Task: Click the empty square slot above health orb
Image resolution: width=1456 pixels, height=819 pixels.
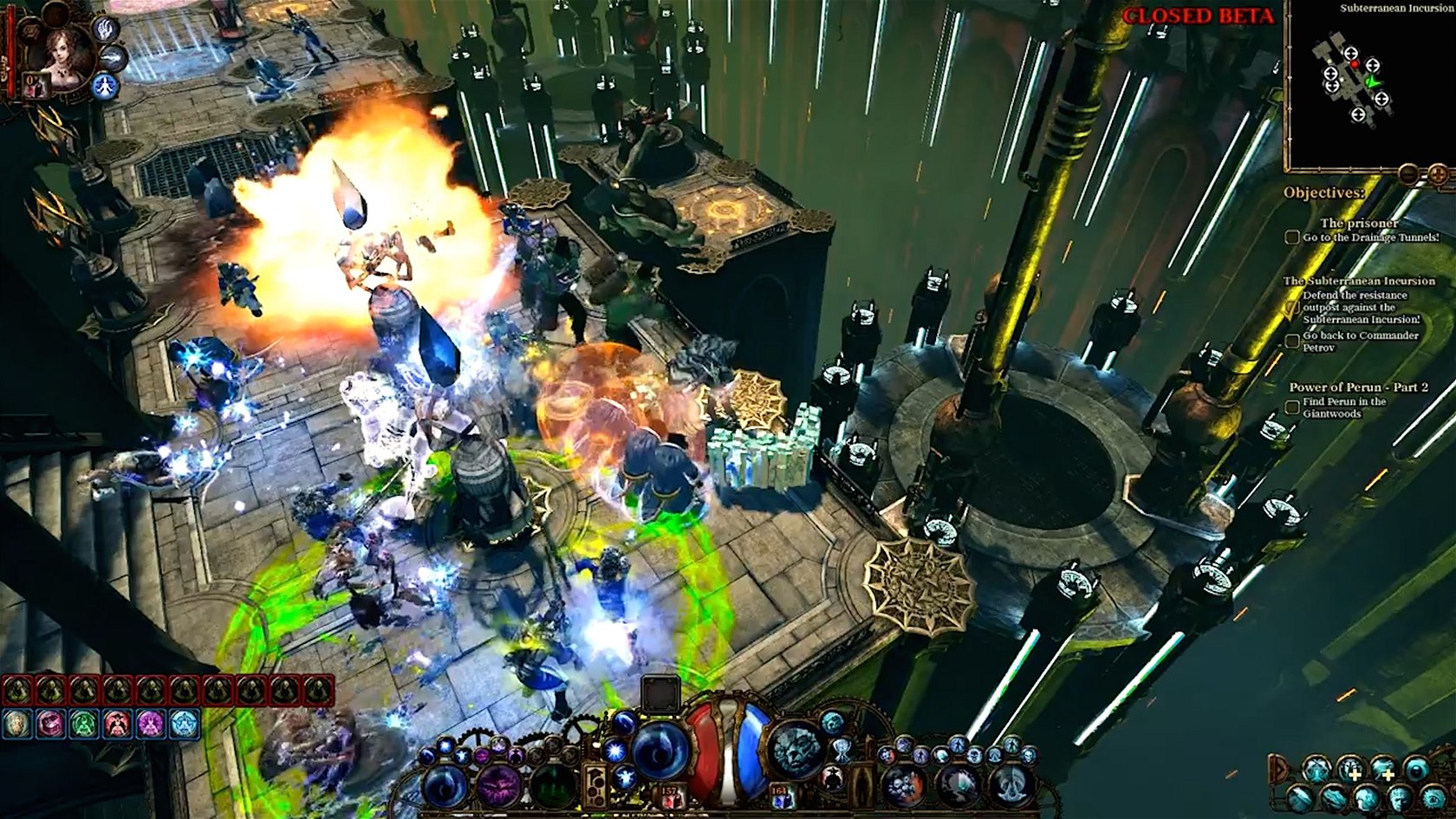Action: [x=660, y=692]
